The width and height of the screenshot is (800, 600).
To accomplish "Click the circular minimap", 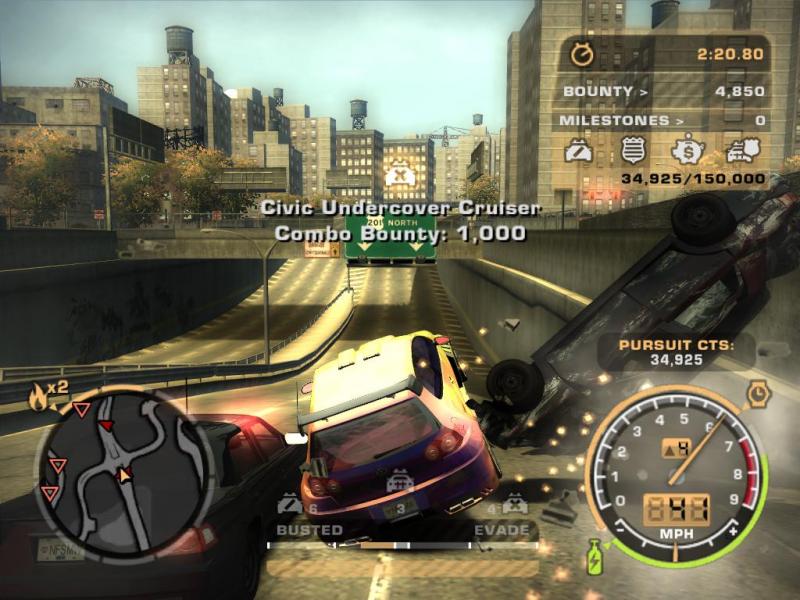I will pyautogui.click(x=123, y=472).
